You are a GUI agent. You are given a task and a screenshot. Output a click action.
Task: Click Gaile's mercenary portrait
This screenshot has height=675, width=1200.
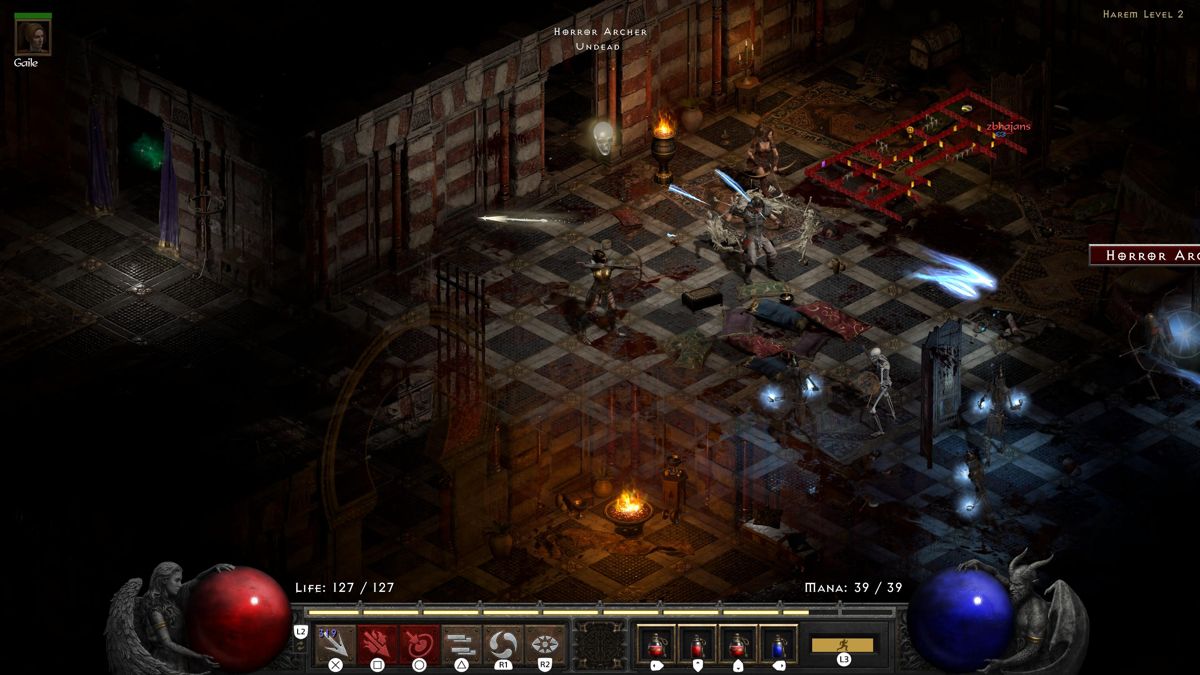coord(33,38)
